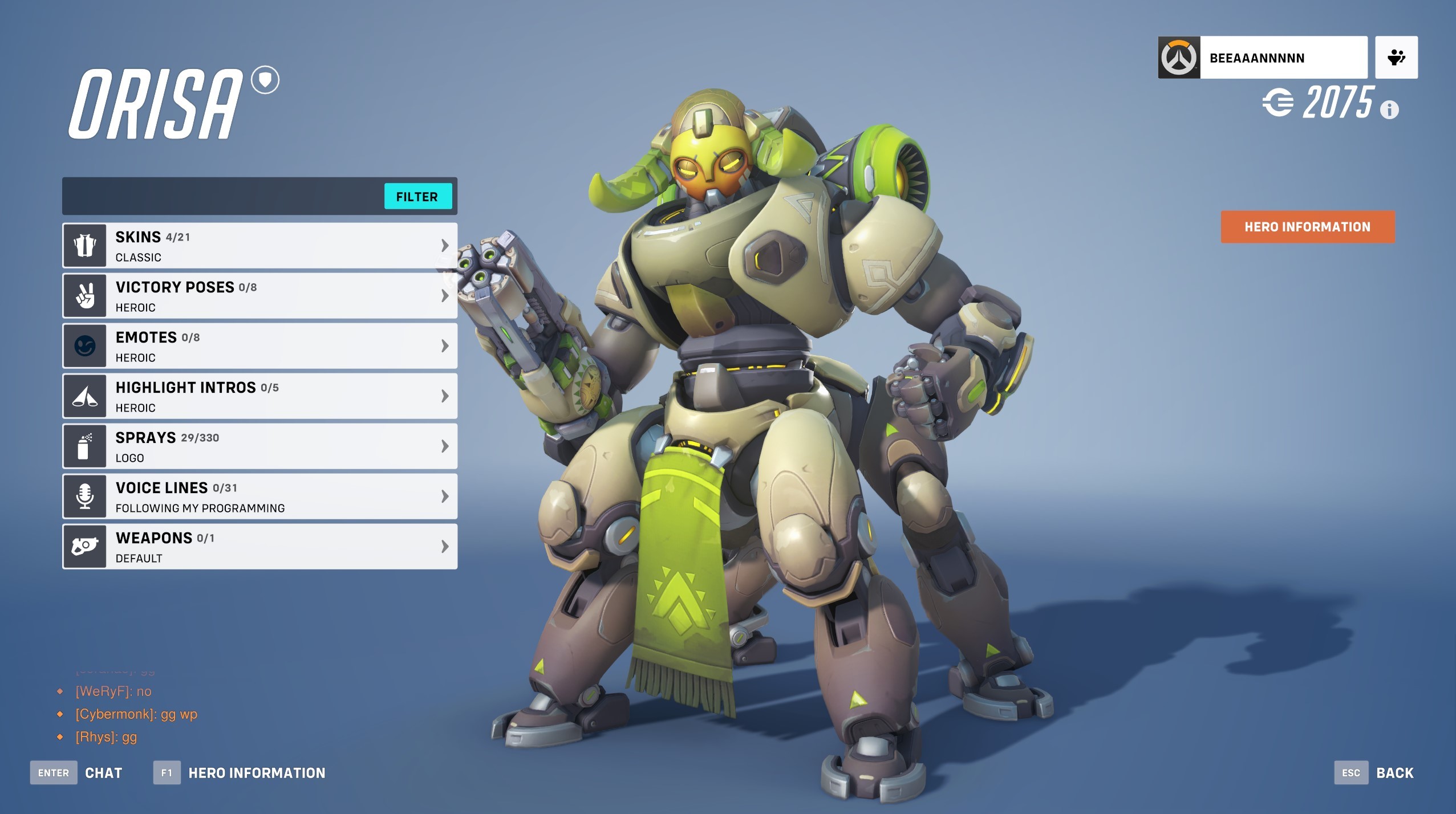The width and height of the screenshot is (1456, 814).
Task: Click the Voice Lines microphone icon
Action: [x=84, y=496]
